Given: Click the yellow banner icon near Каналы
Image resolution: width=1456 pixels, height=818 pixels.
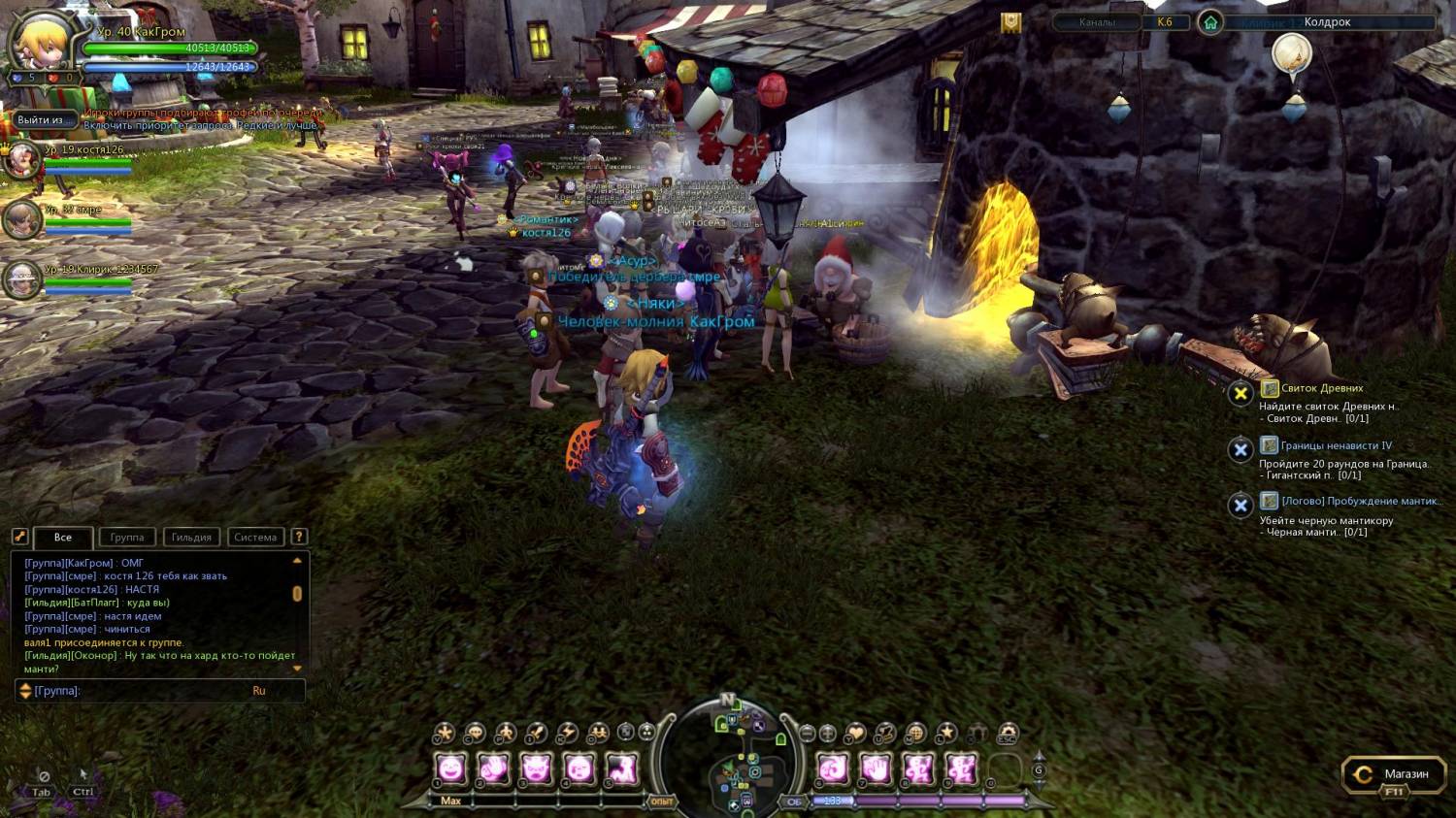Looking at the screenshot, I should tap(1010, 23).
